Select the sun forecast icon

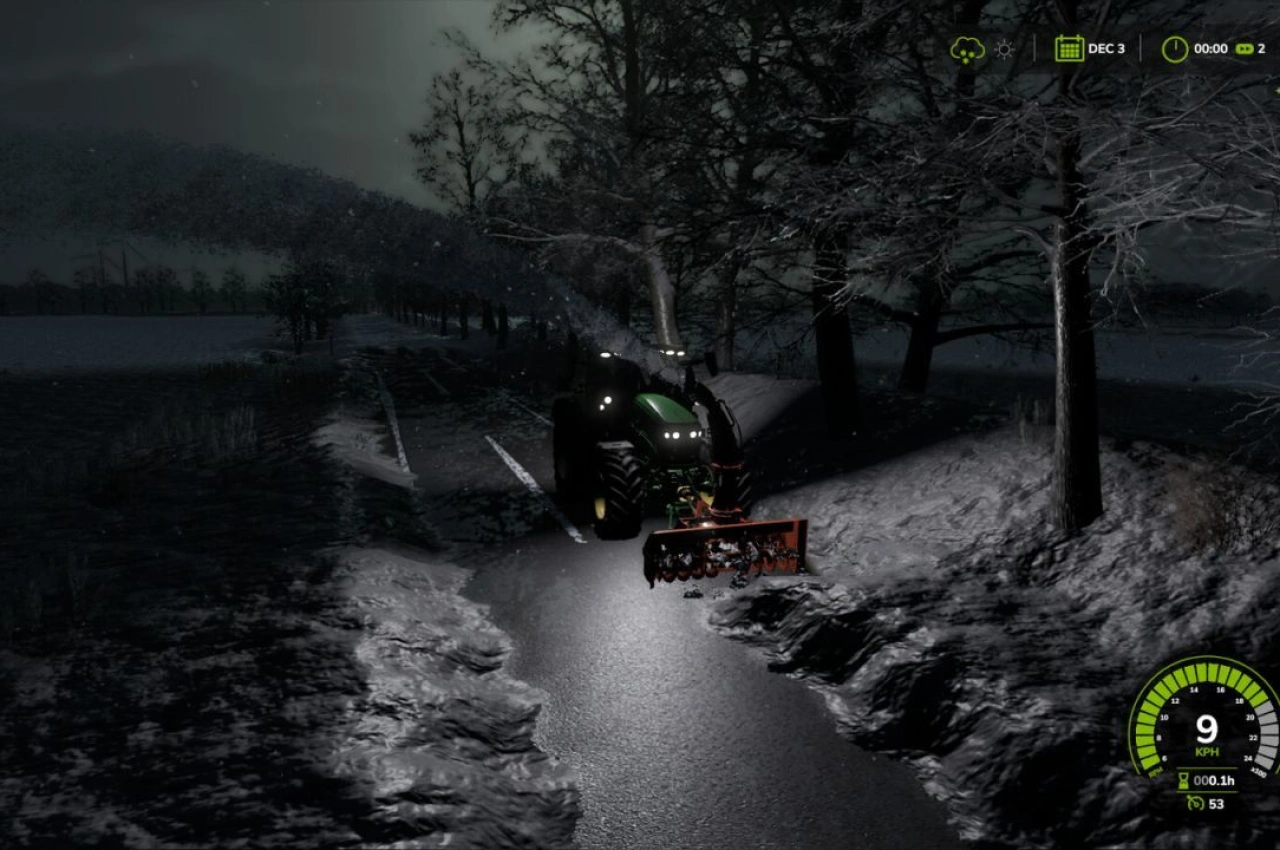(x=1003, y=47)
